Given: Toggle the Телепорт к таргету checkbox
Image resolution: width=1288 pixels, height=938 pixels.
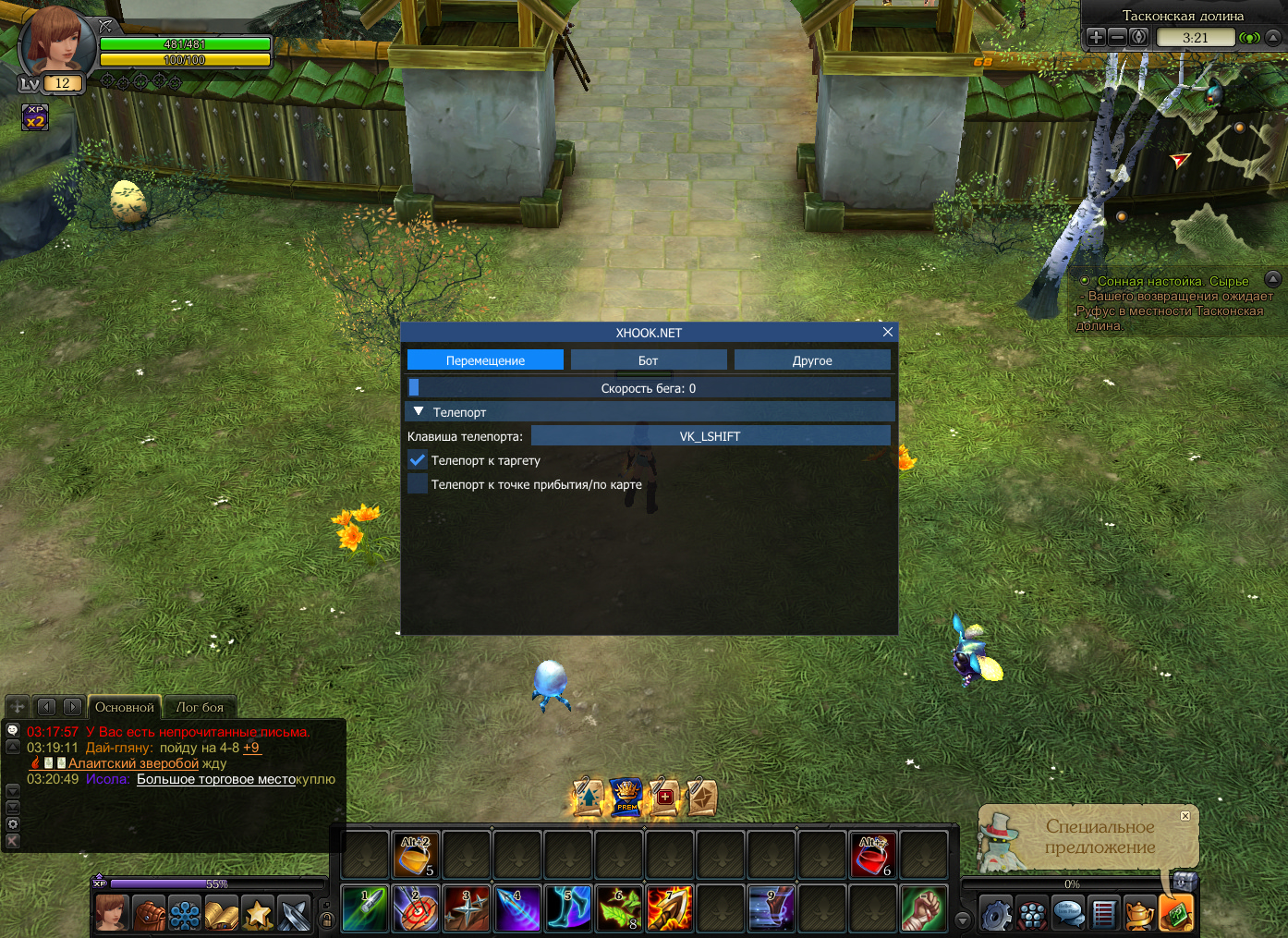Looking at the screenshot, I should pyautogui.click(x=418, y=459).
